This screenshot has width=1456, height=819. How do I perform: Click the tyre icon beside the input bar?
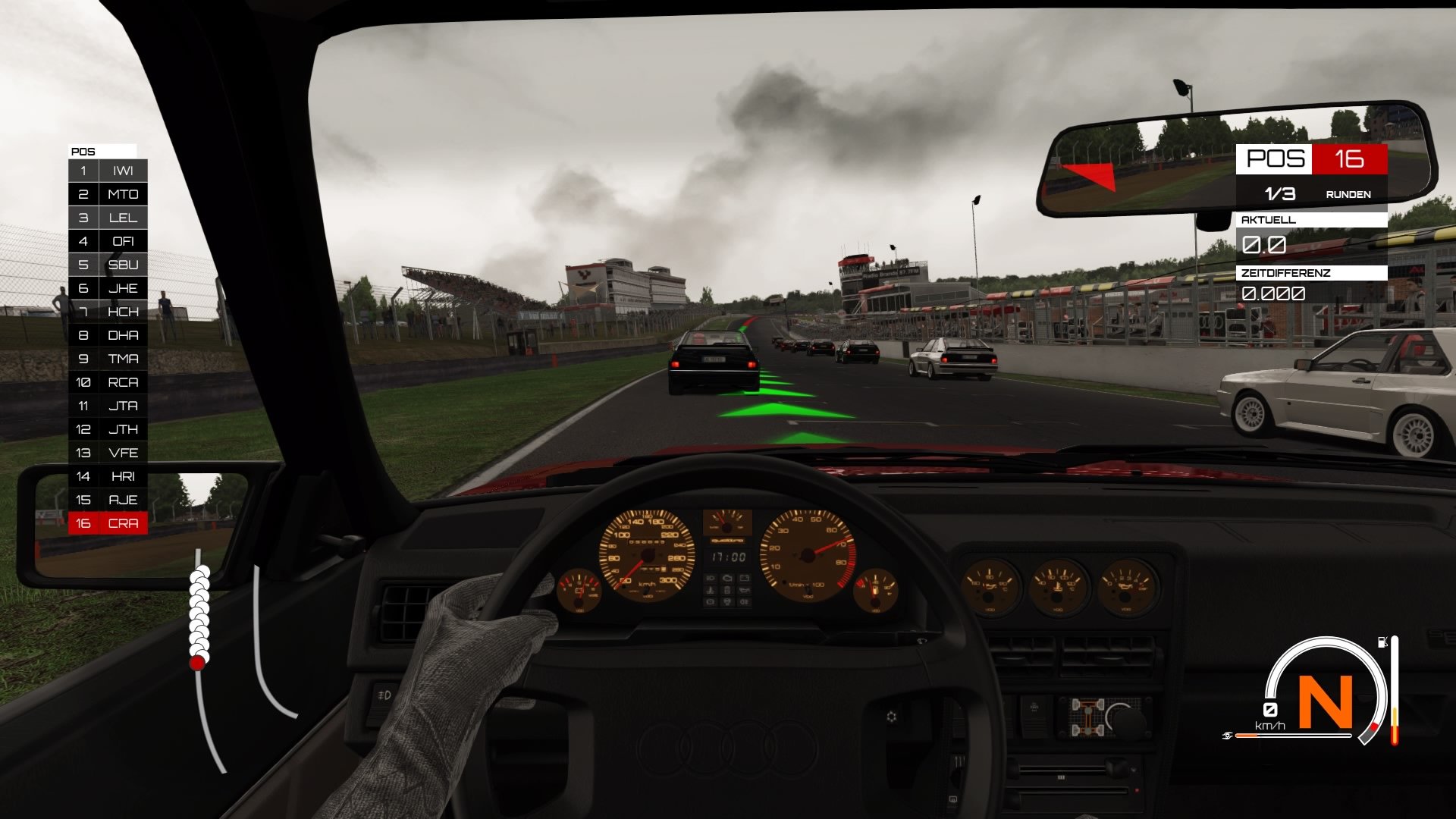coord(1227,735)
